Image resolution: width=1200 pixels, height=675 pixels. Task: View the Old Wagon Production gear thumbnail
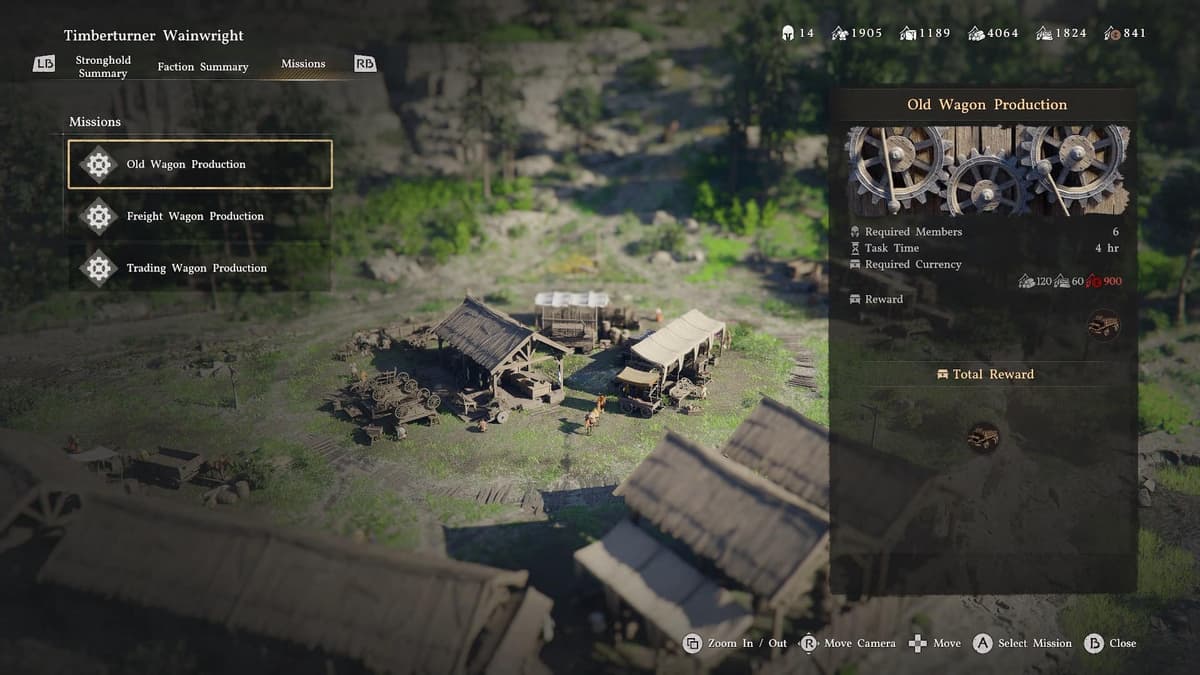click(988, 170)
